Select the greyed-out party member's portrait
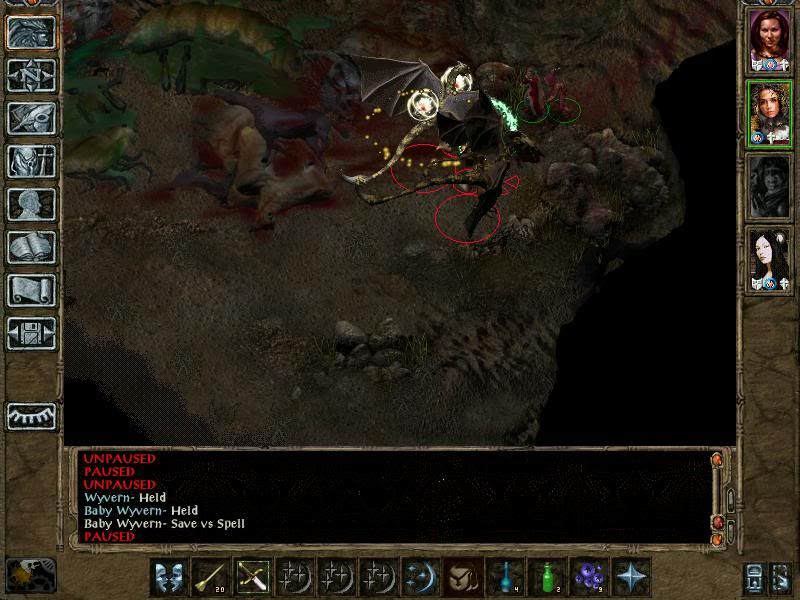The image size is (800, 600). pos(768,187)
